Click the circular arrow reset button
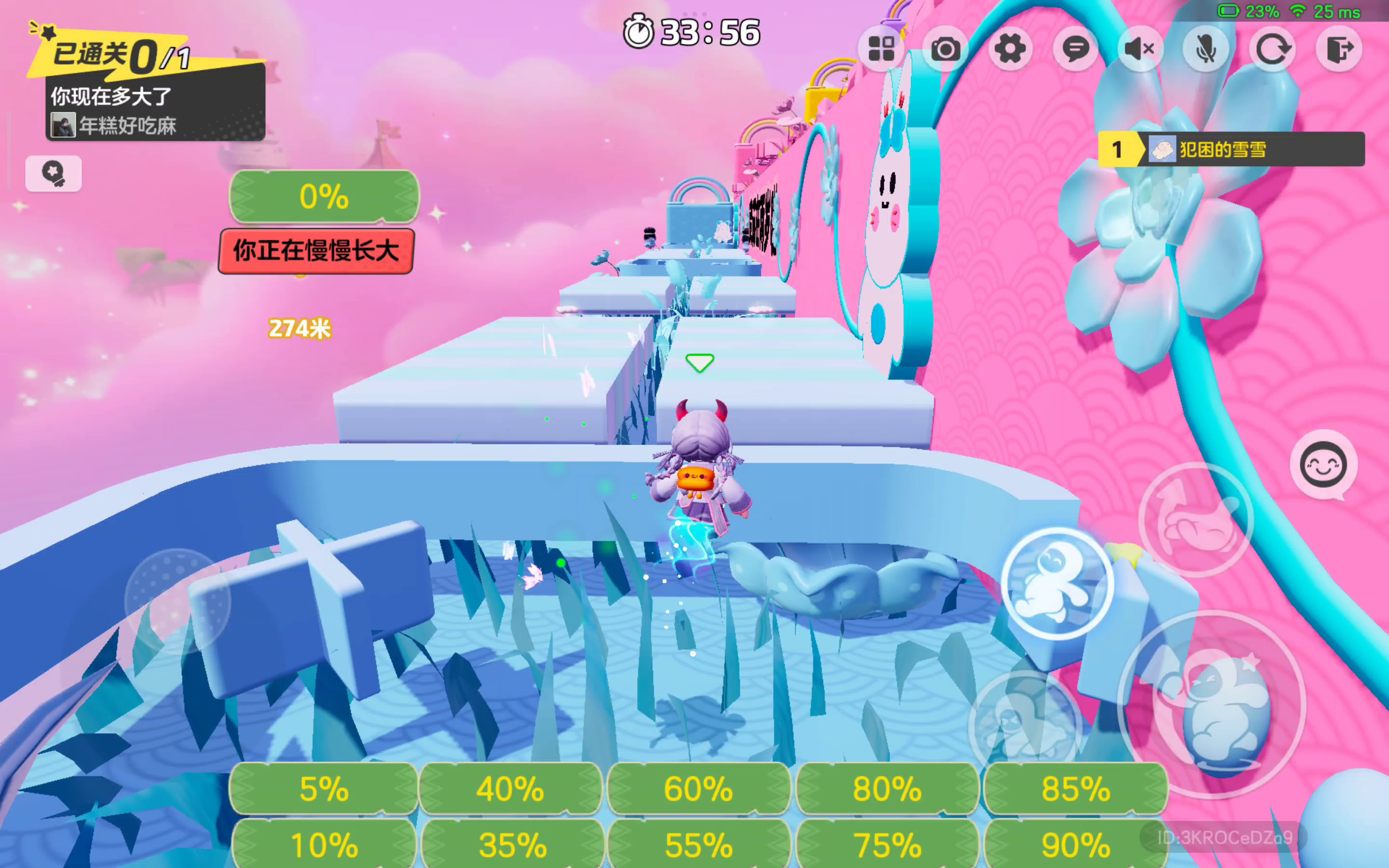This screenshot has width=1389, height=868. 1272,49
